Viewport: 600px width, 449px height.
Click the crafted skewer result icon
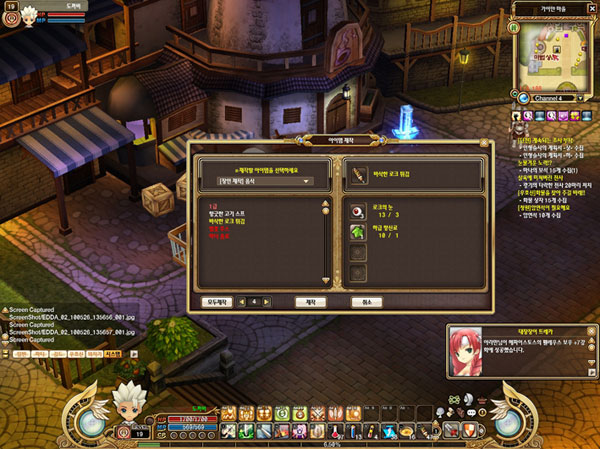tap(359, 175)
